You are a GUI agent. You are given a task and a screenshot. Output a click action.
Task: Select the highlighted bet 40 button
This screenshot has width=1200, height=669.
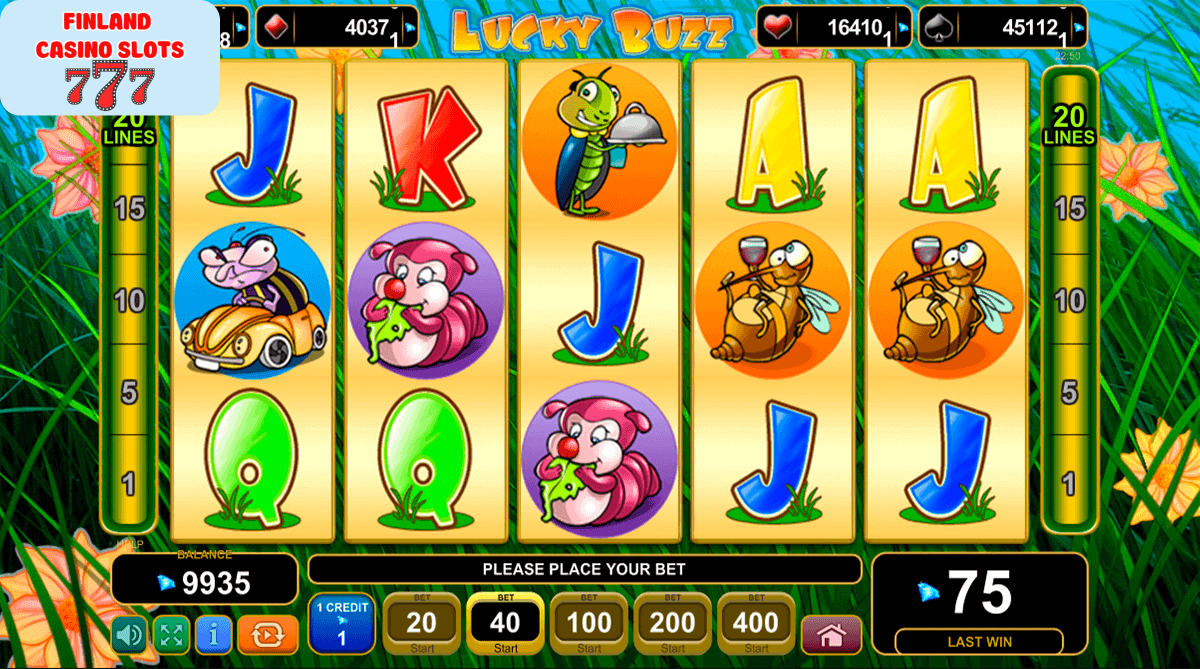coord(505,625)
